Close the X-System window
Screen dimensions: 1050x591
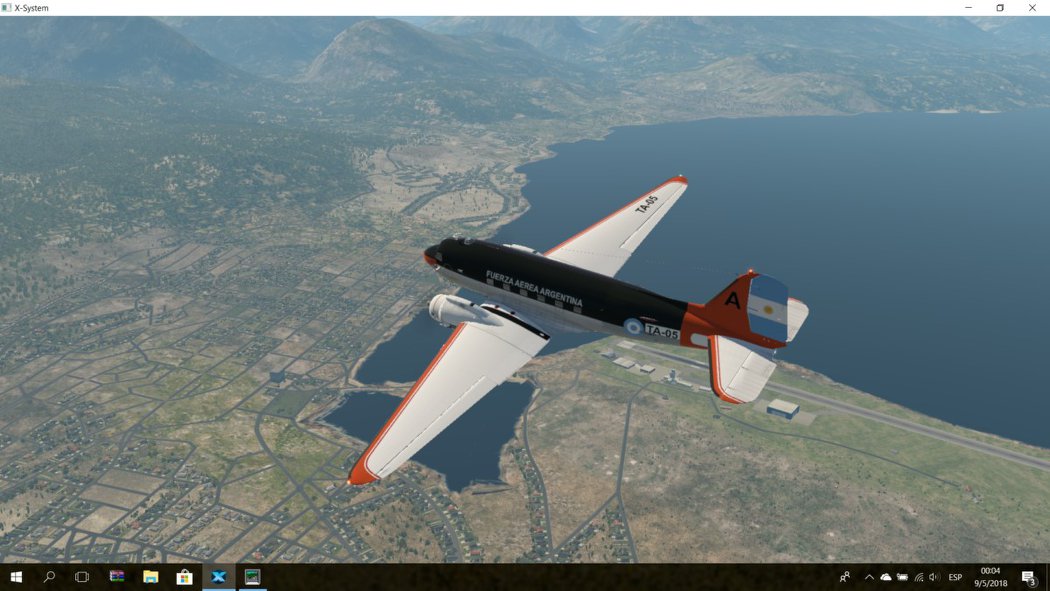click(1031, 8)
